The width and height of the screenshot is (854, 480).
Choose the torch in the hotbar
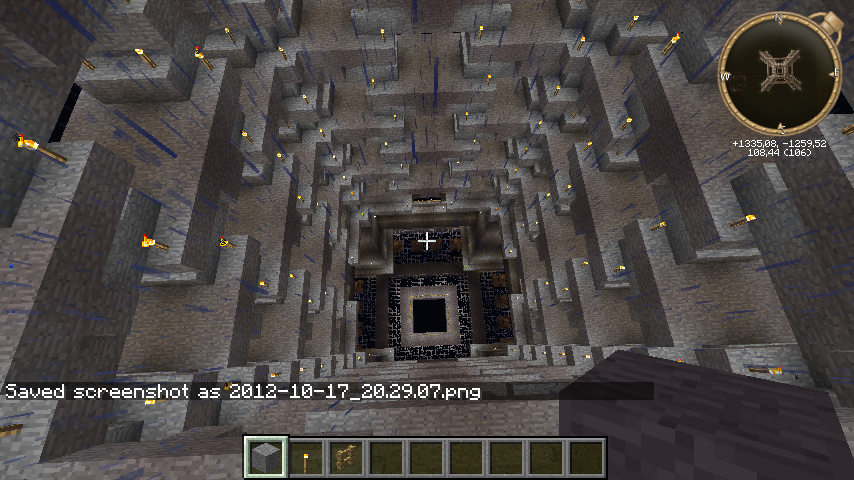click(306, 458)
